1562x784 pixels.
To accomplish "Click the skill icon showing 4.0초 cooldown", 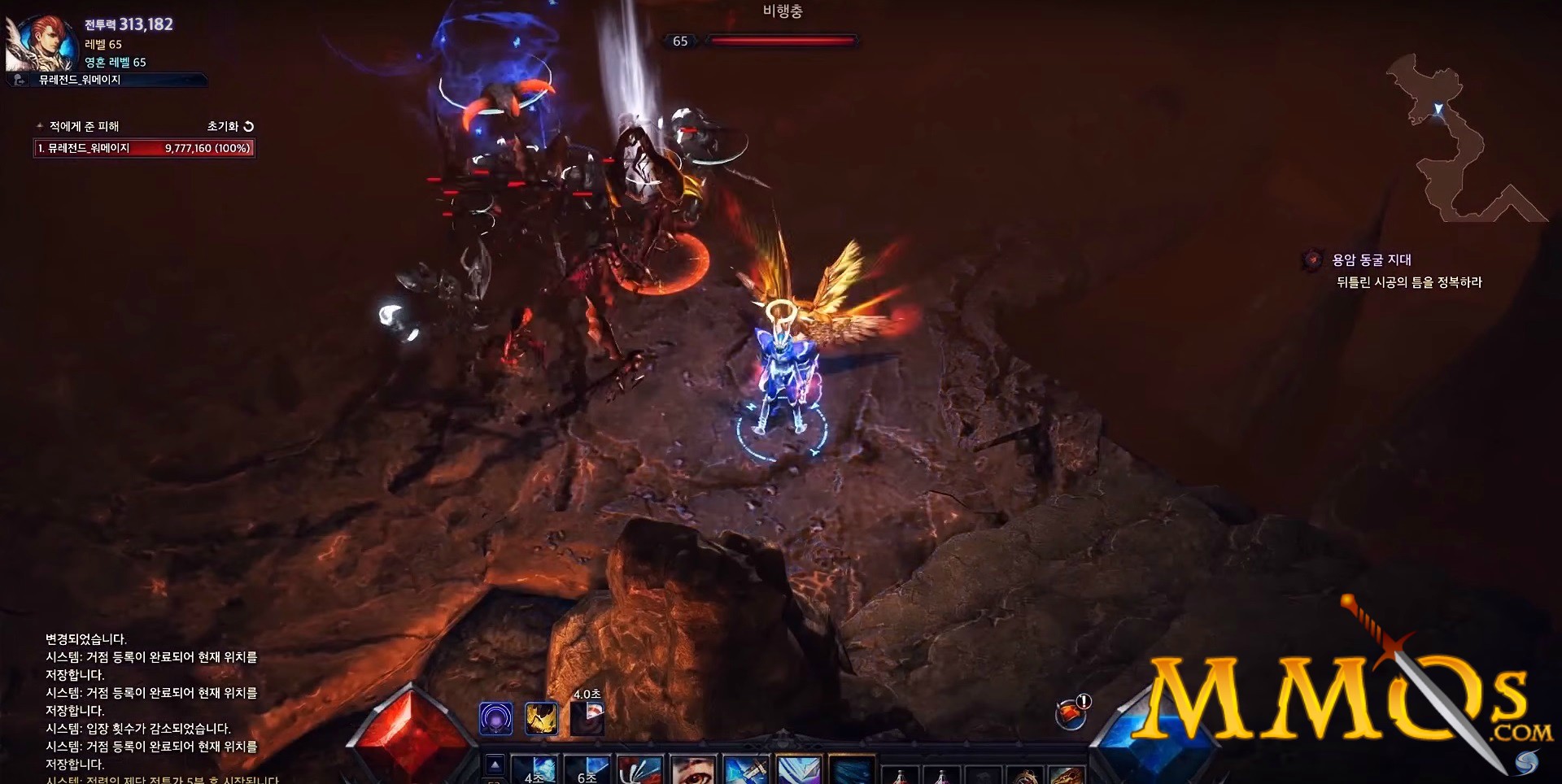I will pyautogui.click(x=587, y=718).
